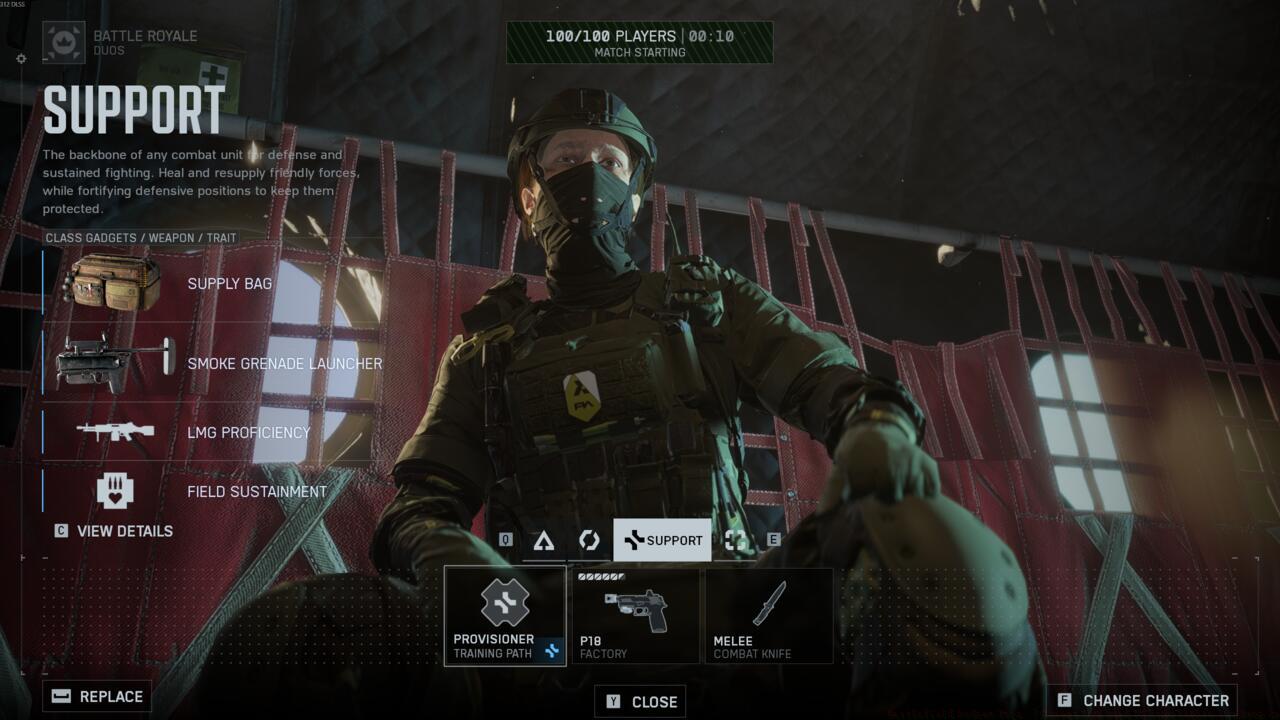
Task: Close the class screen with Close button
Action: [642, 701]
